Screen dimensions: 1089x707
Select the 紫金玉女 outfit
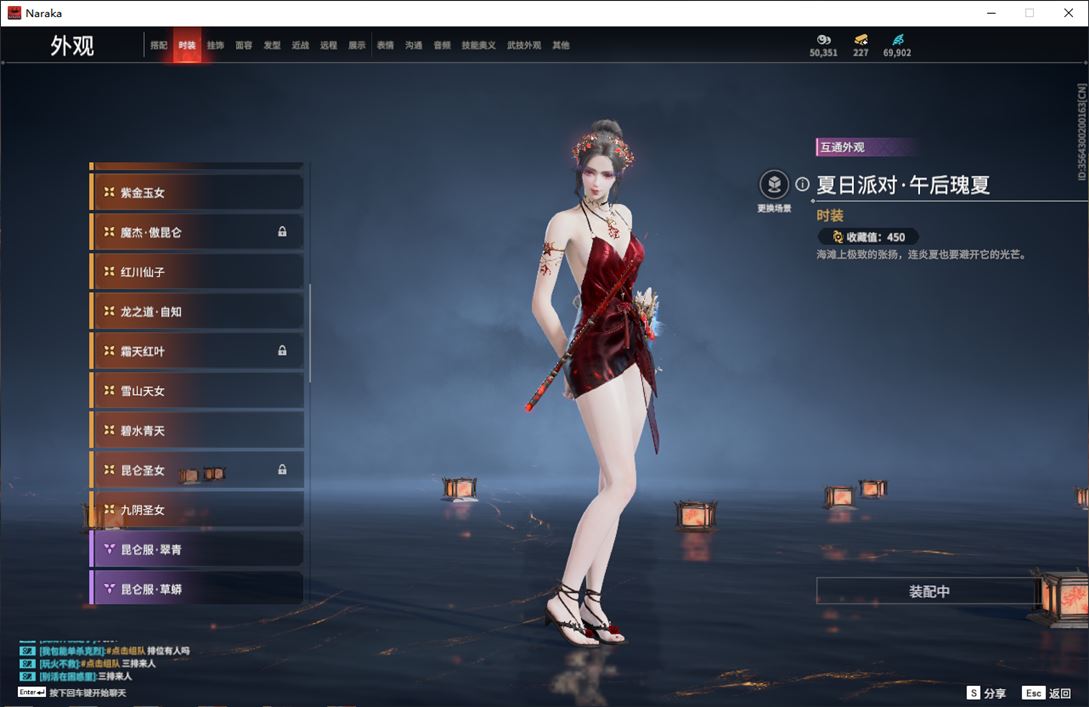point(197,192)
